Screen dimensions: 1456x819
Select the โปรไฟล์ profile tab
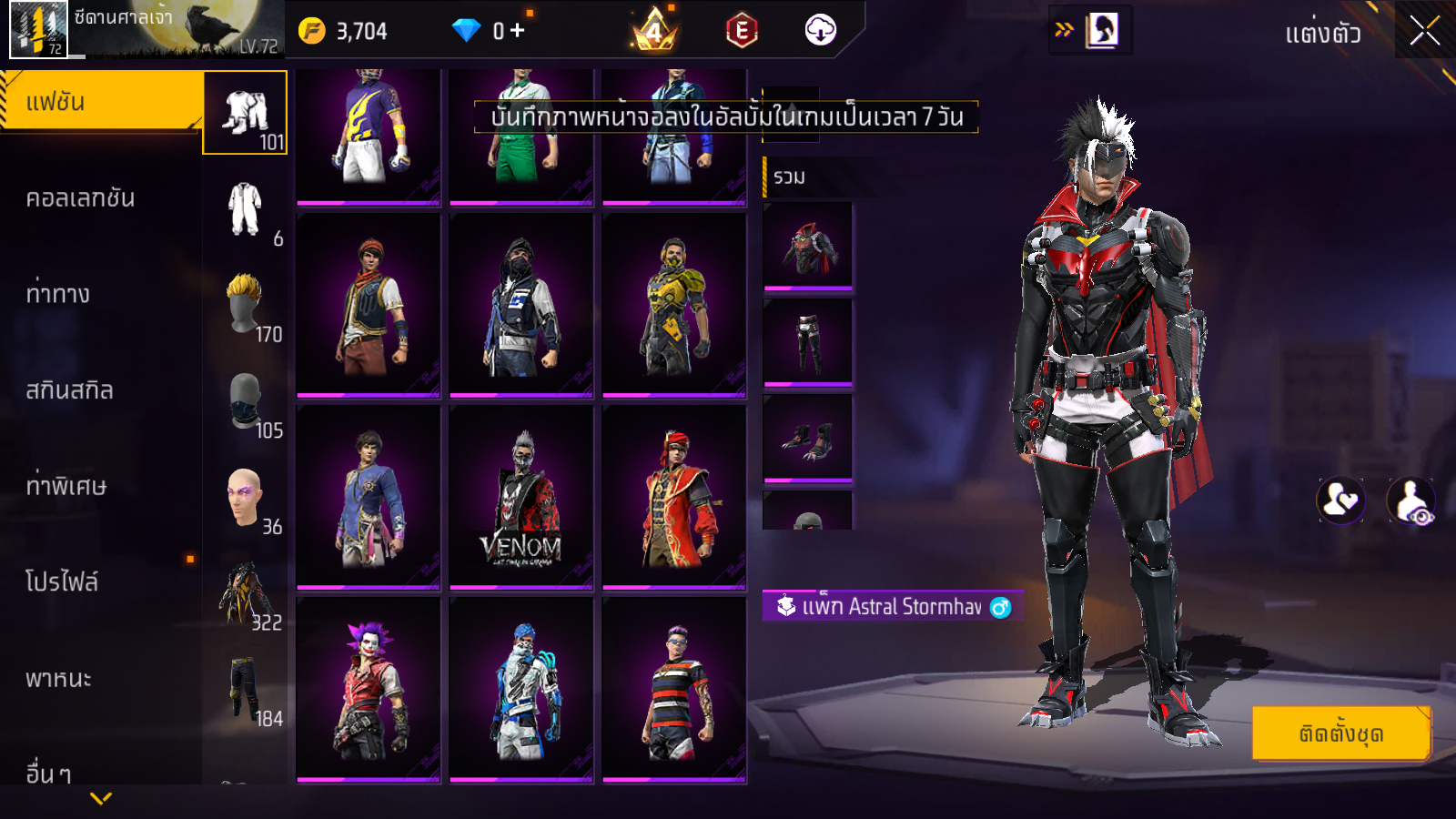(62, 581)
